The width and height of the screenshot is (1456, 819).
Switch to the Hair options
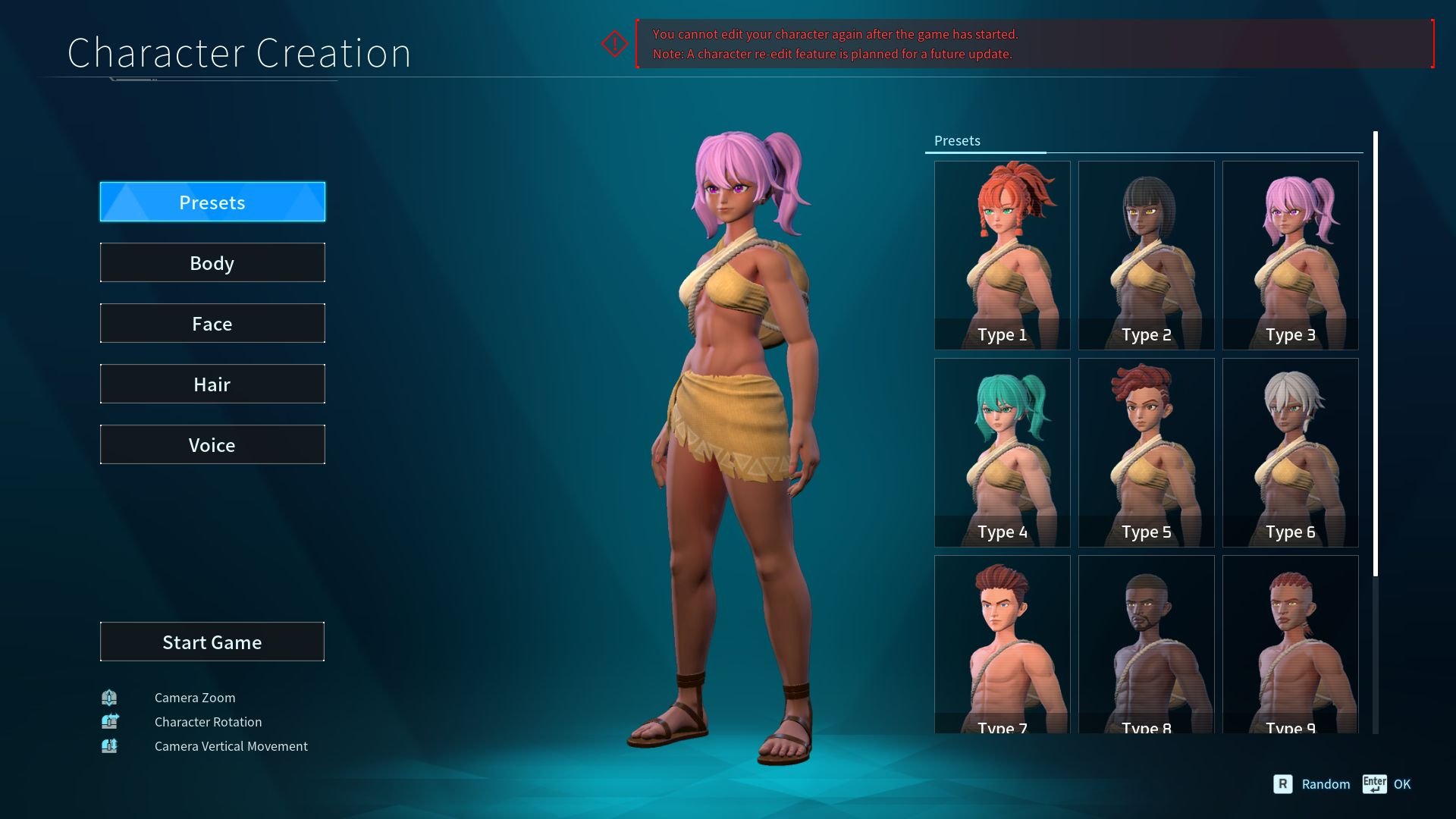point(212,384)
